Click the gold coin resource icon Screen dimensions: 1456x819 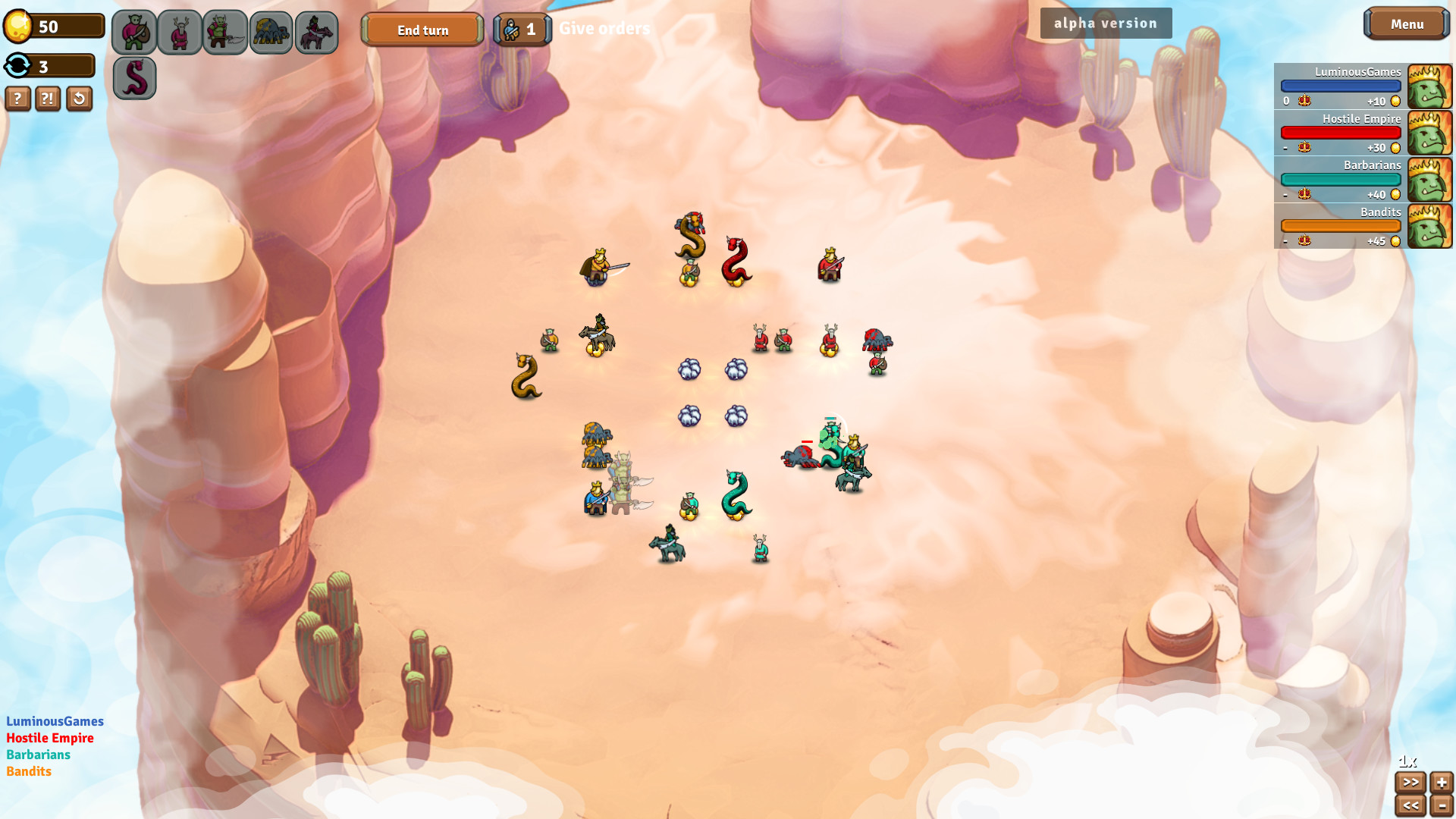[19, 24]
